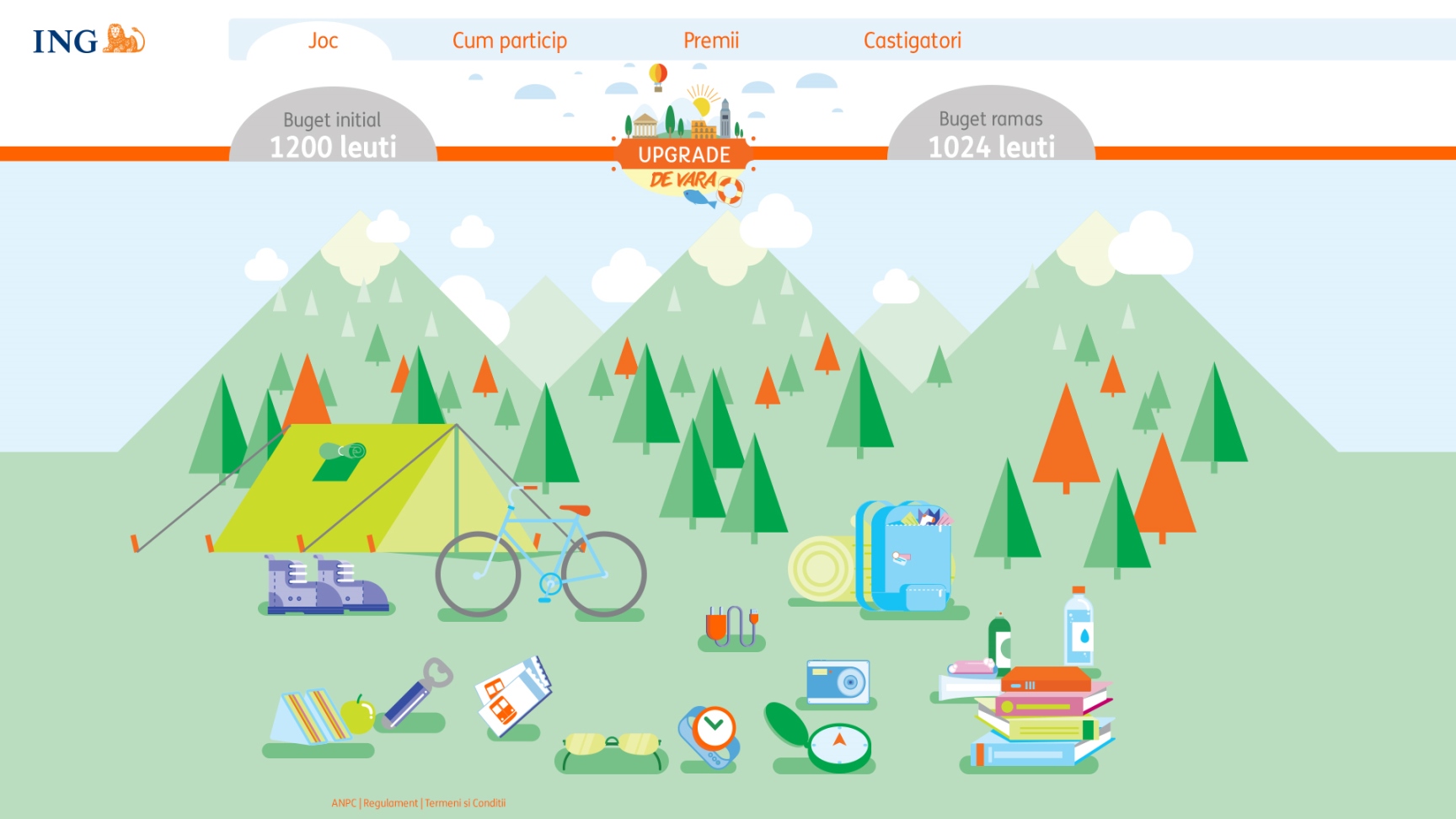Screen dimensions: 1456x819
Task: Choose the orange charger cable
Action: coord(730,626)
